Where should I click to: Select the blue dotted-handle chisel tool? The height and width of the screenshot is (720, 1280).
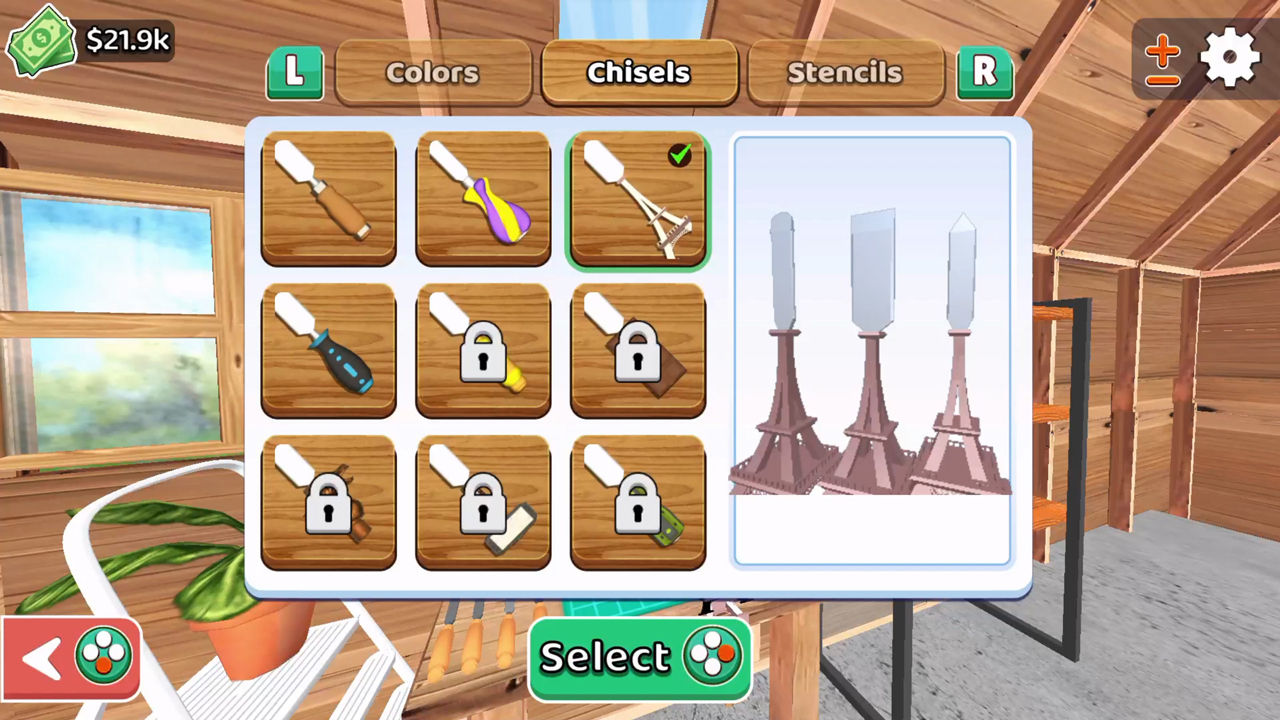tap(328, 350)
